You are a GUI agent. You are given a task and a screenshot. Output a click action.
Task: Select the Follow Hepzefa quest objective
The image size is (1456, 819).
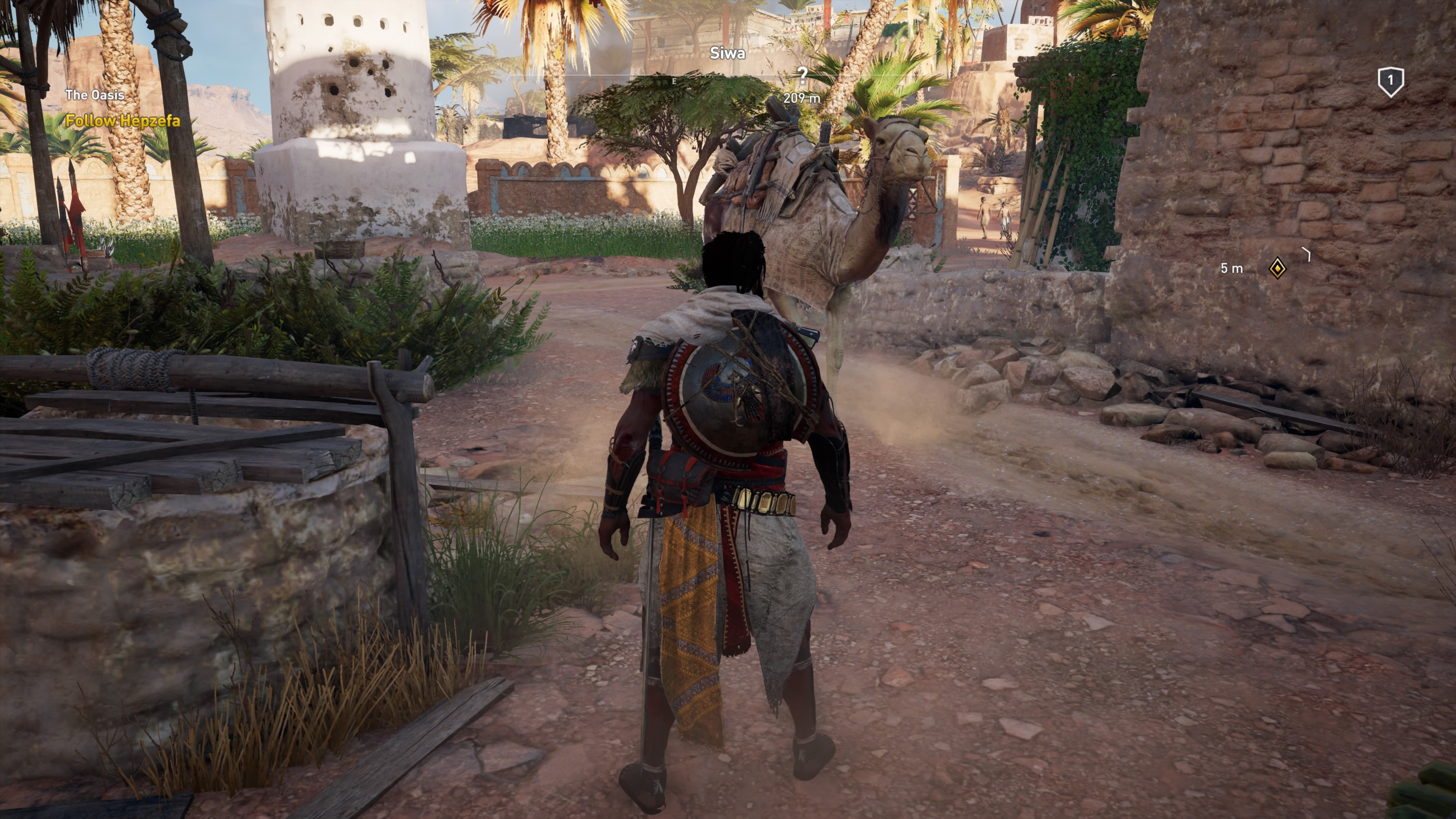[122, 121]
